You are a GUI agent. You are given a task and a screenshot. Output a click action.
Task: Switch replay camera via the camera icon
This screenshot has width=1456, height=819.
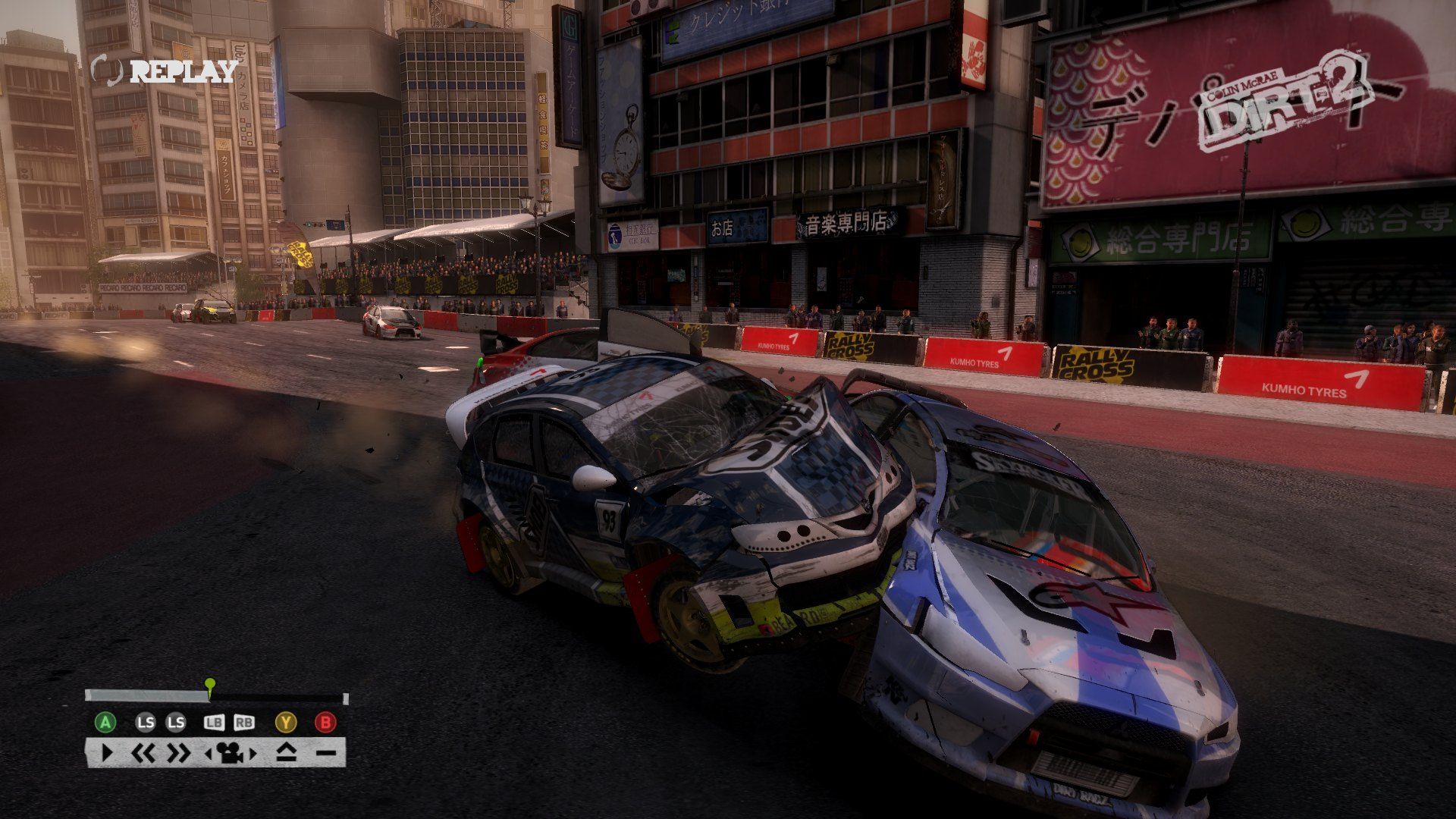click(231, 754)
